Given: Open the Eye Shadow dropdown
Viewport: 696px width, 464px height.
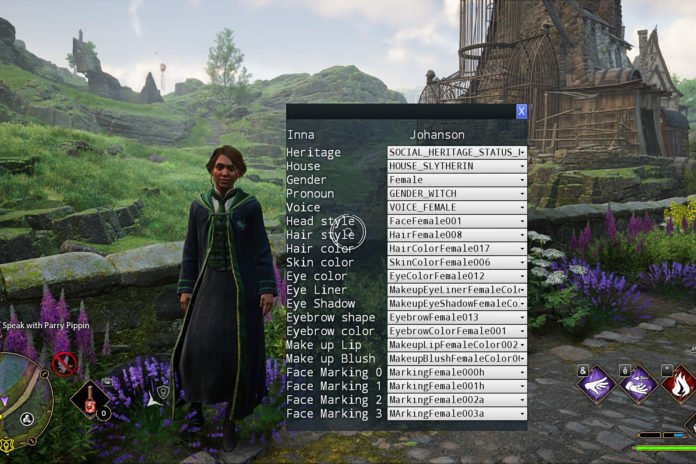Looking at the screenshot, I should (456, 303).
